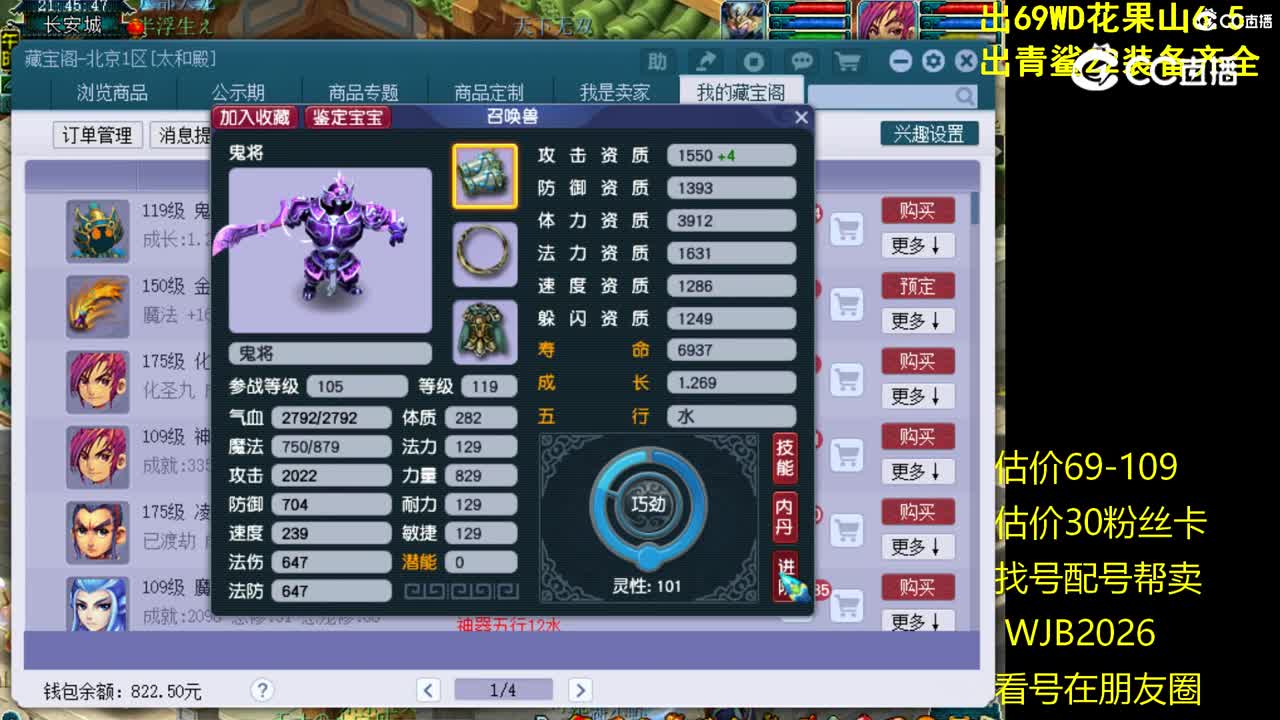Open the shopping cart in the top toolbar

tap(845, 61)
